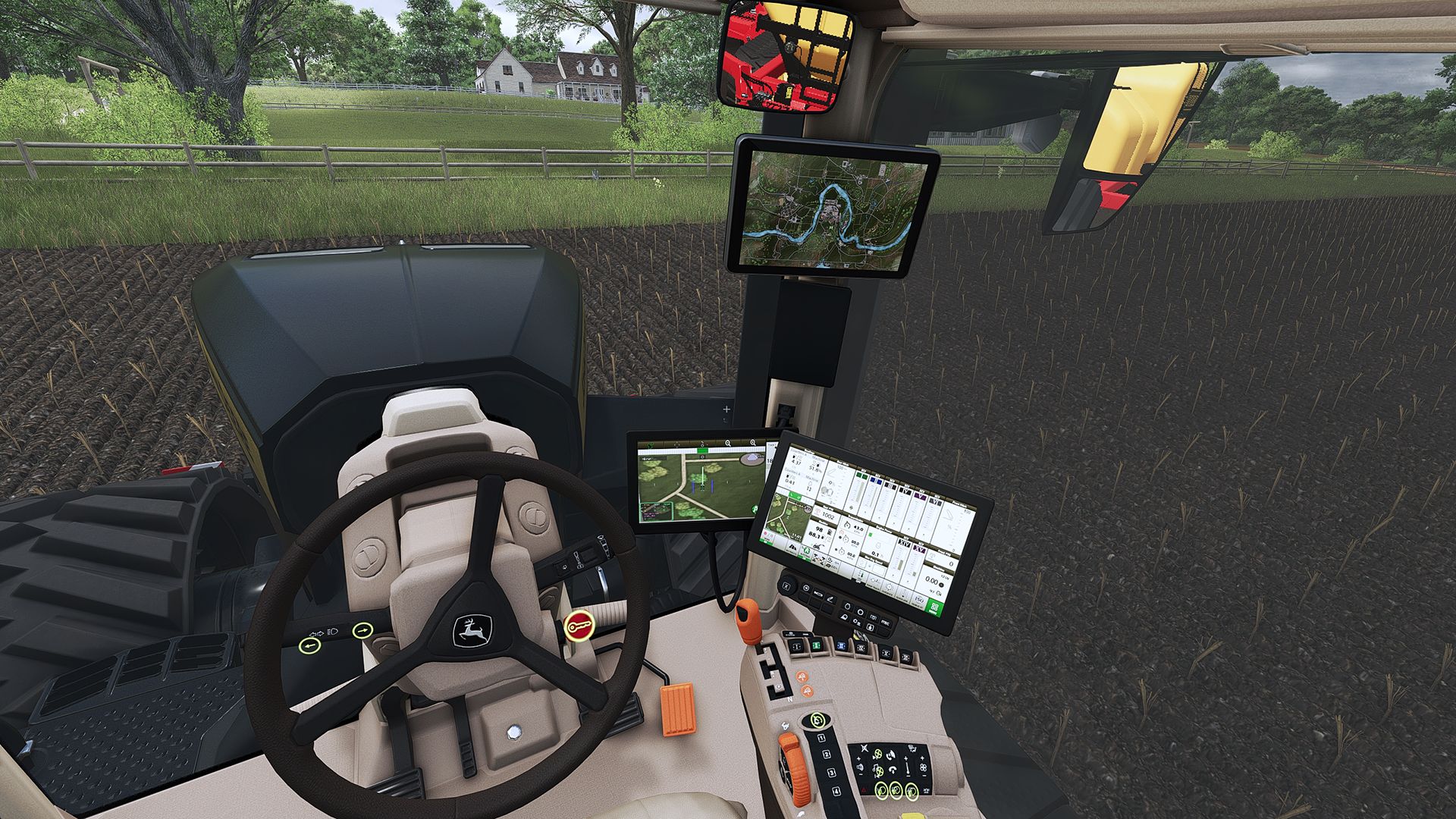Viewport: 1456px width, 819px height.
Task: Tap the green AutoTrac shortcut on the CommandCenter display
Action: pos(805,551)
